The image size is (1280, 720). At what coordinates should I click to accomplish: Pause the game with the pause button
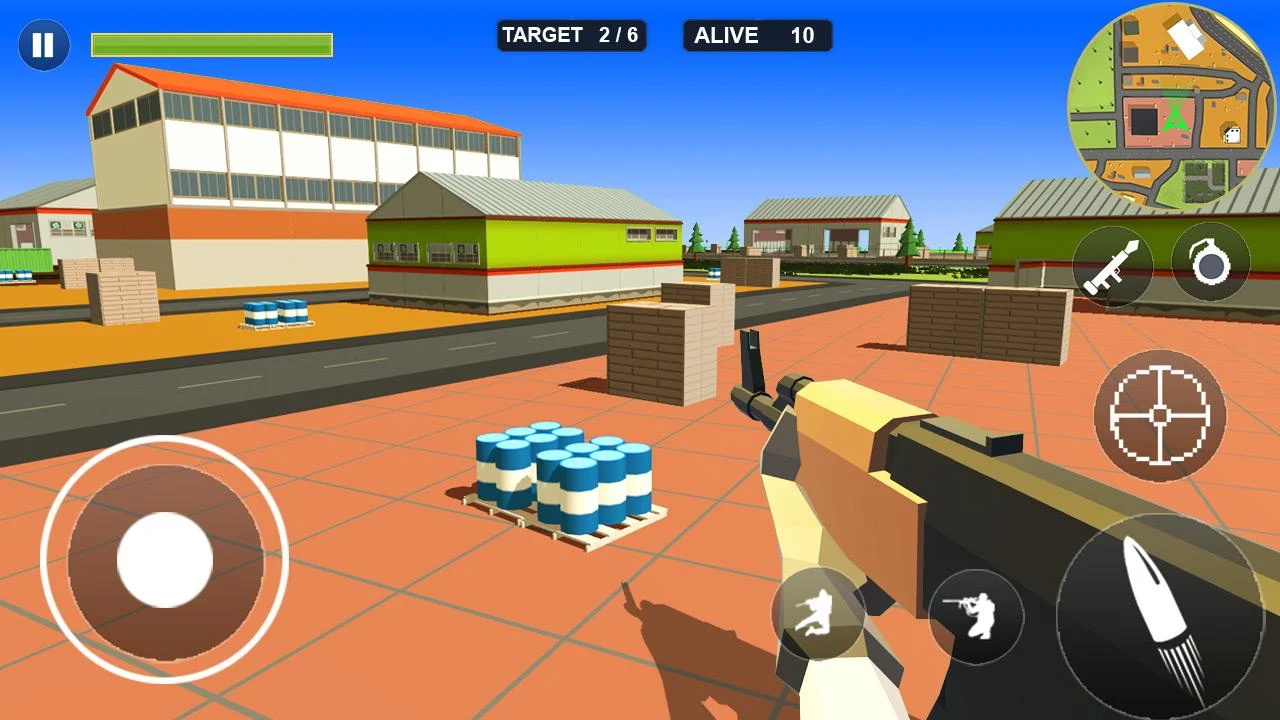pyautogui.click(x=44, y=45)
